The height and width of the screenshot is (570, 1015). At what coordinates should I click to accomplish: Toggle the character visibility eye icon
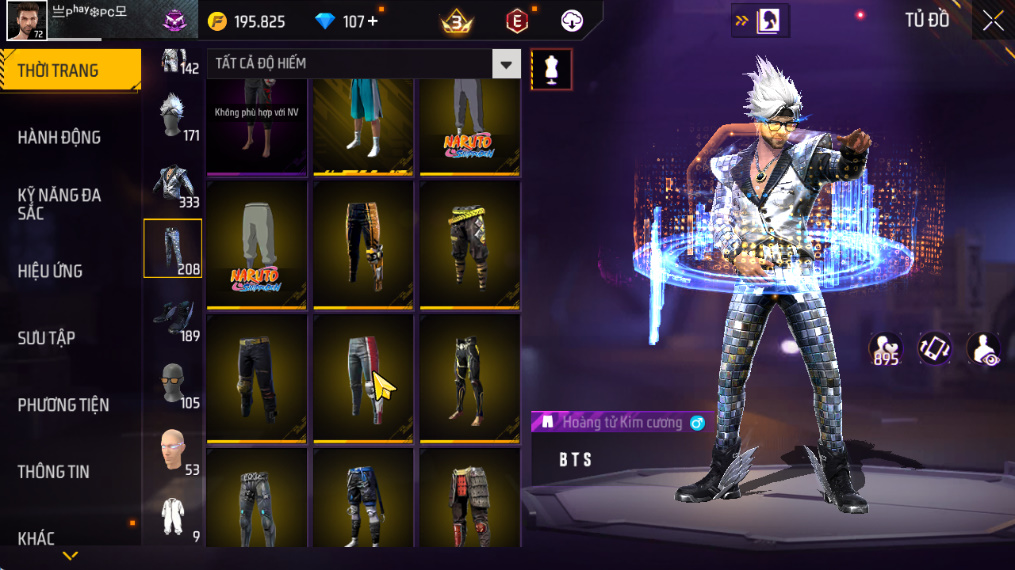tap(983, 349)
